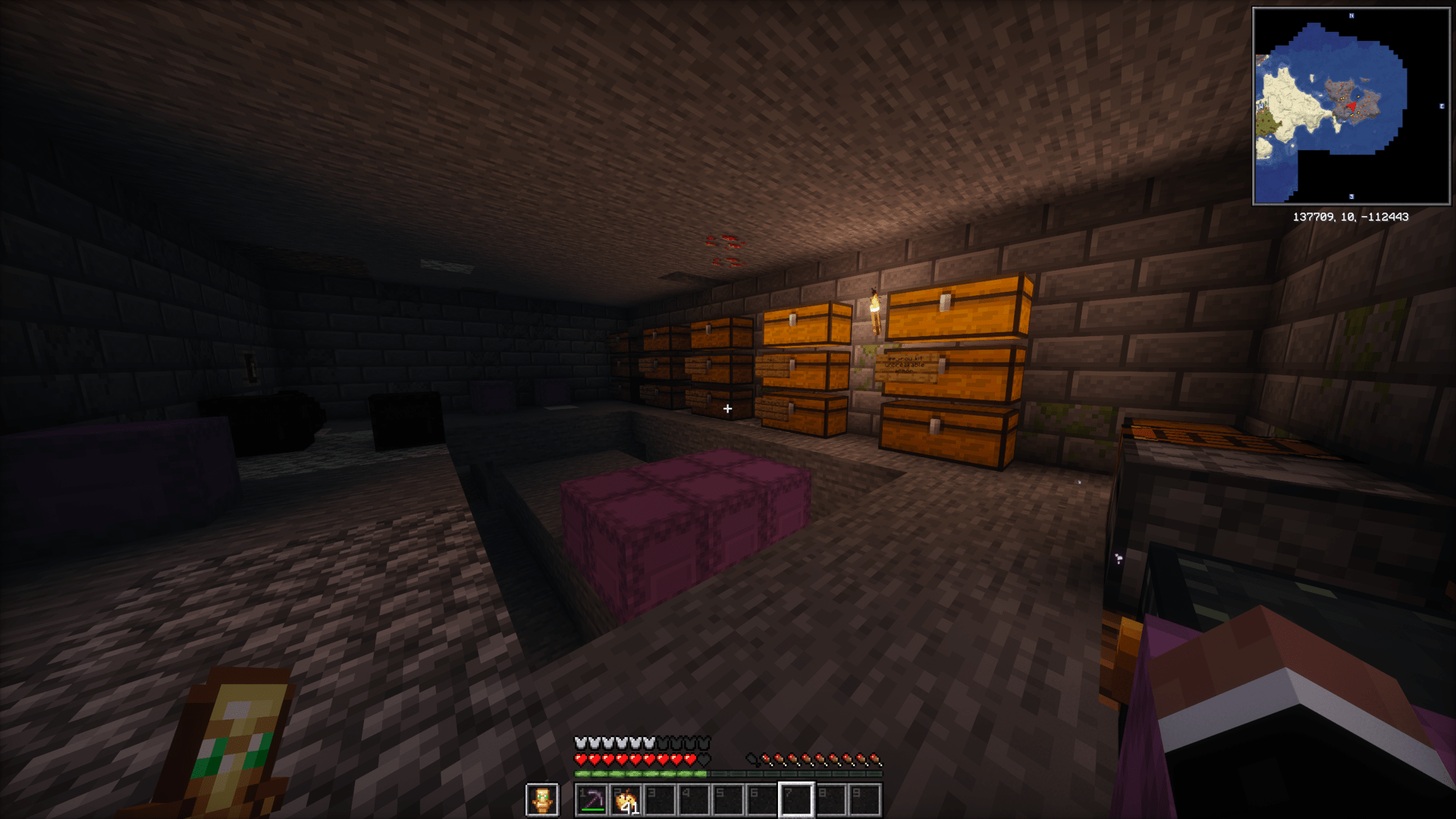
Task: Click the torch mounted between the chest stacks
Action: click(875, 311)
